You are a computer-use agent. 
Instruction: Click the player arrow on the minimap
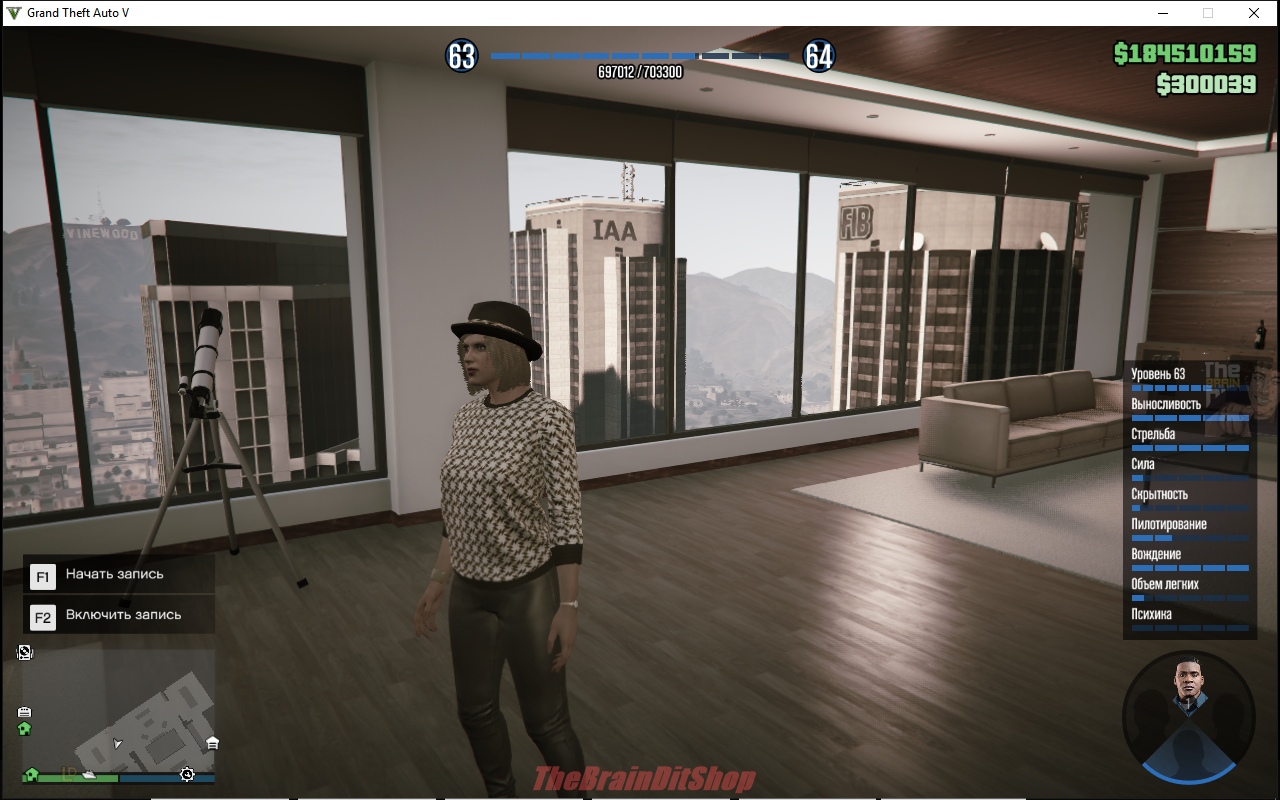click(118, 743)
